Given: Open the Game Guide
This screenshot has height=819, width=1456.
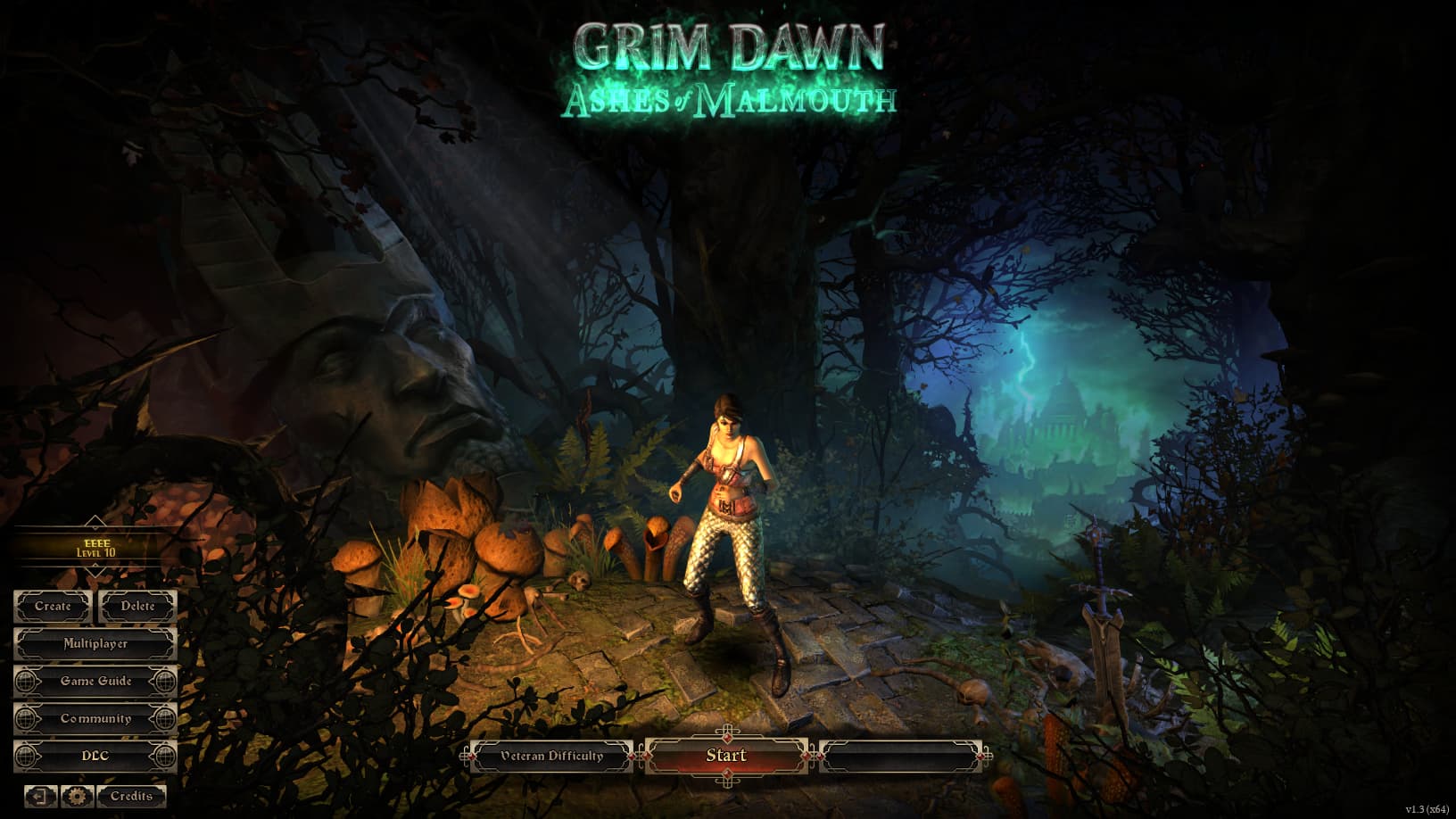Looking at the screenshot, I should pos(95,682).
